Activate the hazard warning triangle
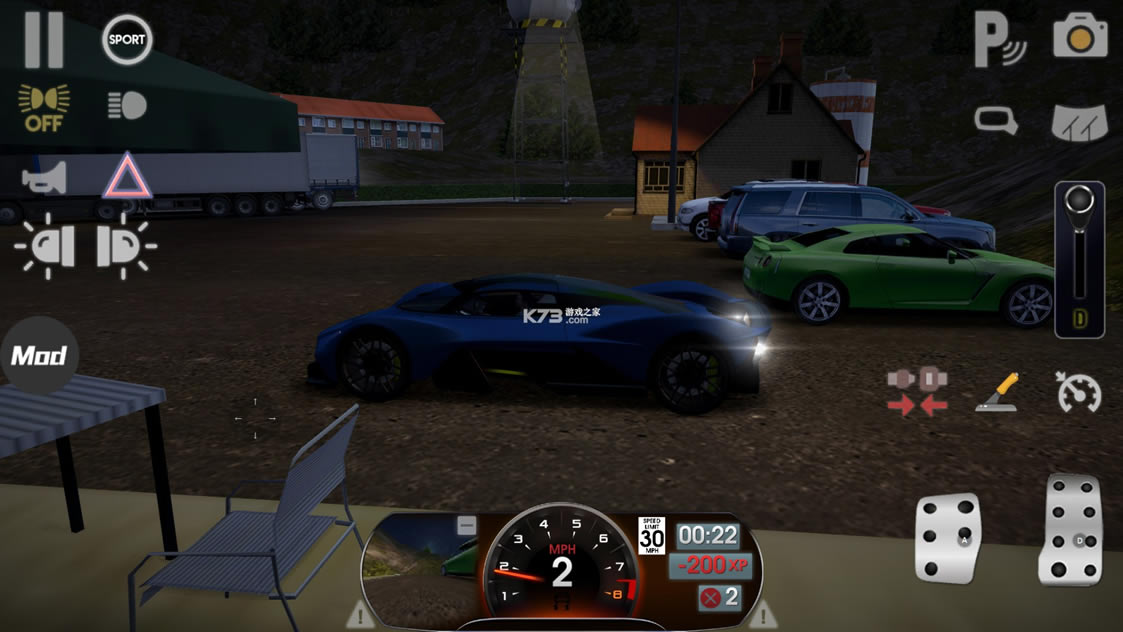Viewport: 1123px width, 632px height. pyautogui.click(x=127, y=177)
